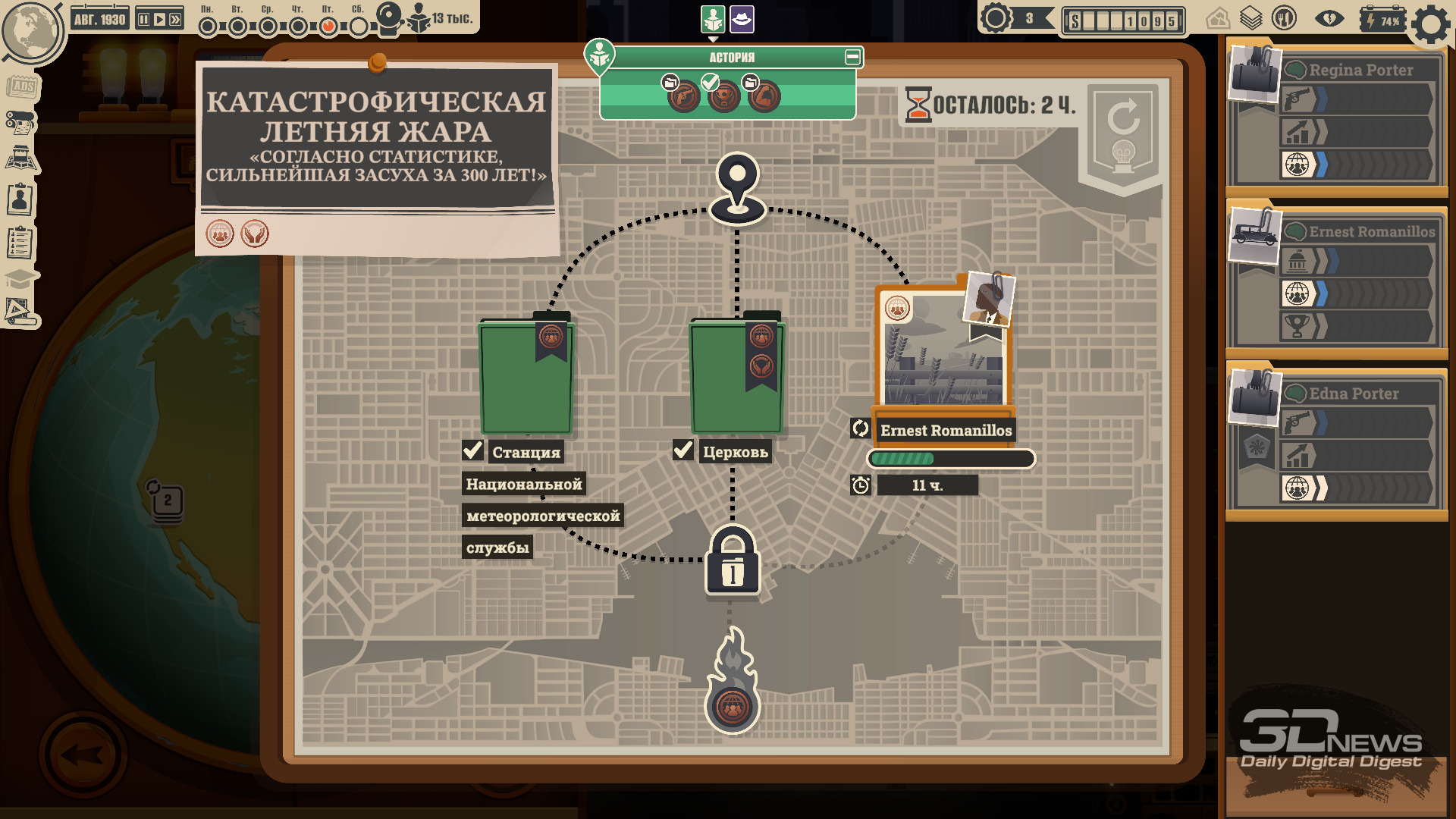Pause the game time

click(143, 19)
